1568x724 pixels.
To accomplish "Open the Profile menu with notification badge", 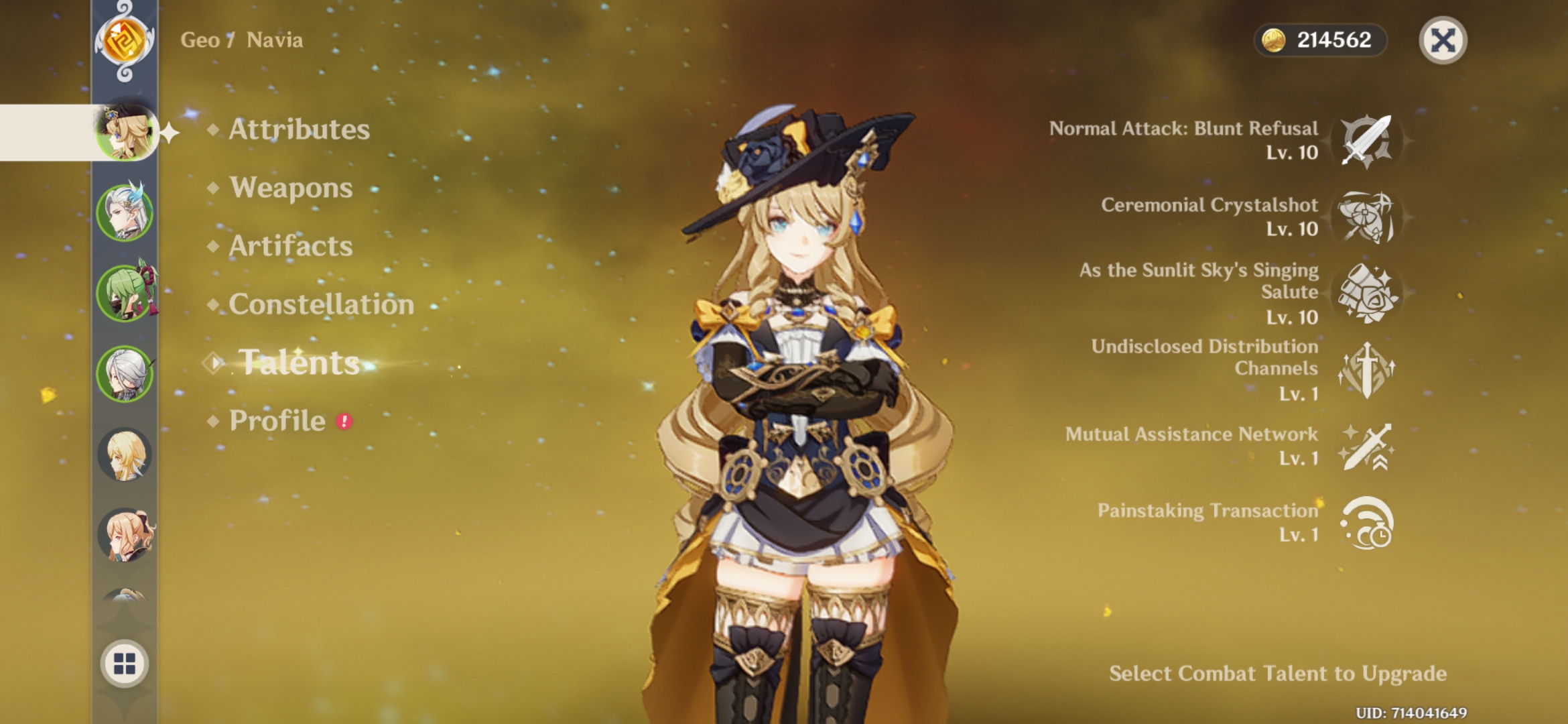I will 275,421.
